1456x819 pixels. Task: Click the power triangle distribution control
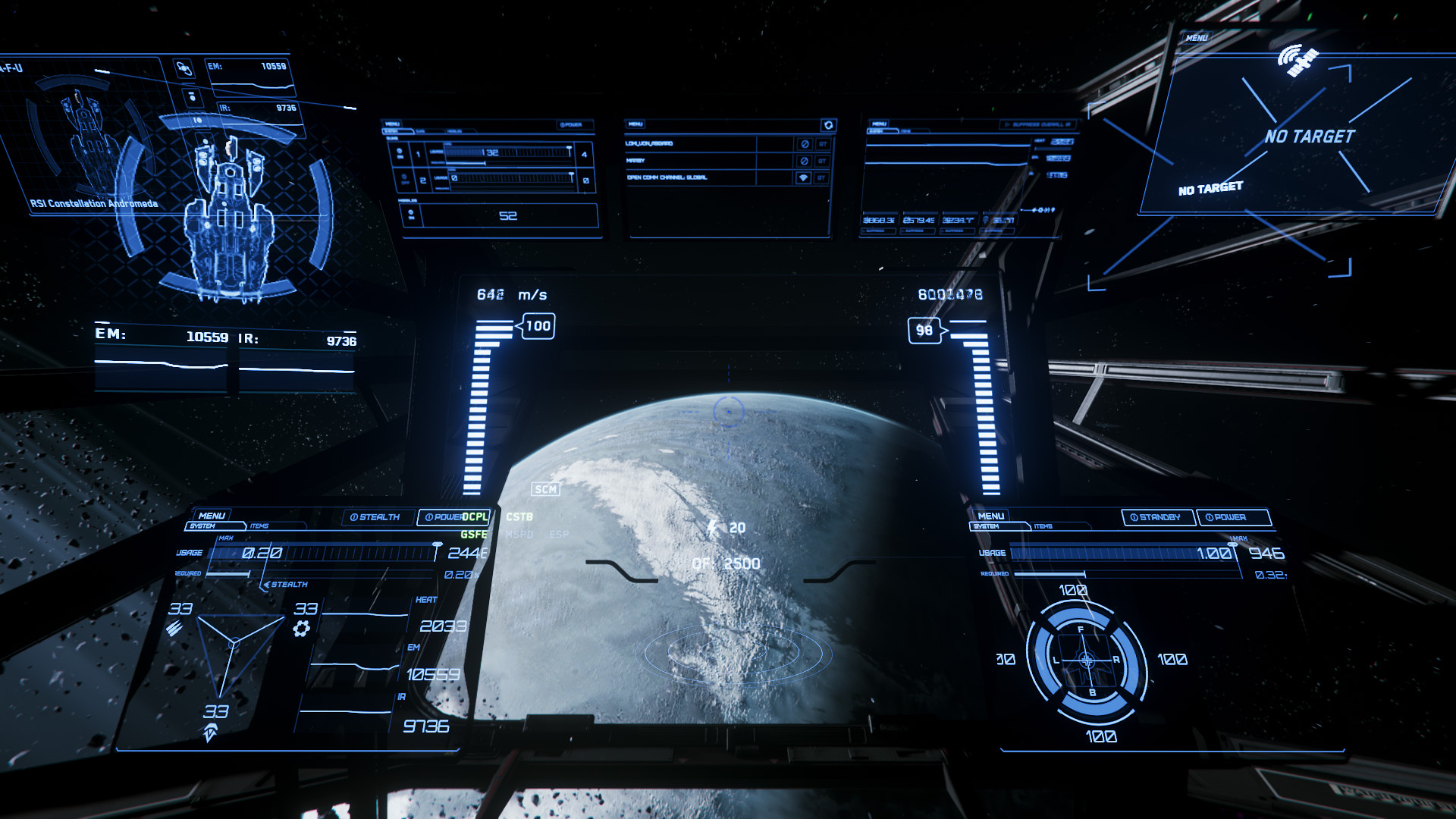[x=234, y=645]
